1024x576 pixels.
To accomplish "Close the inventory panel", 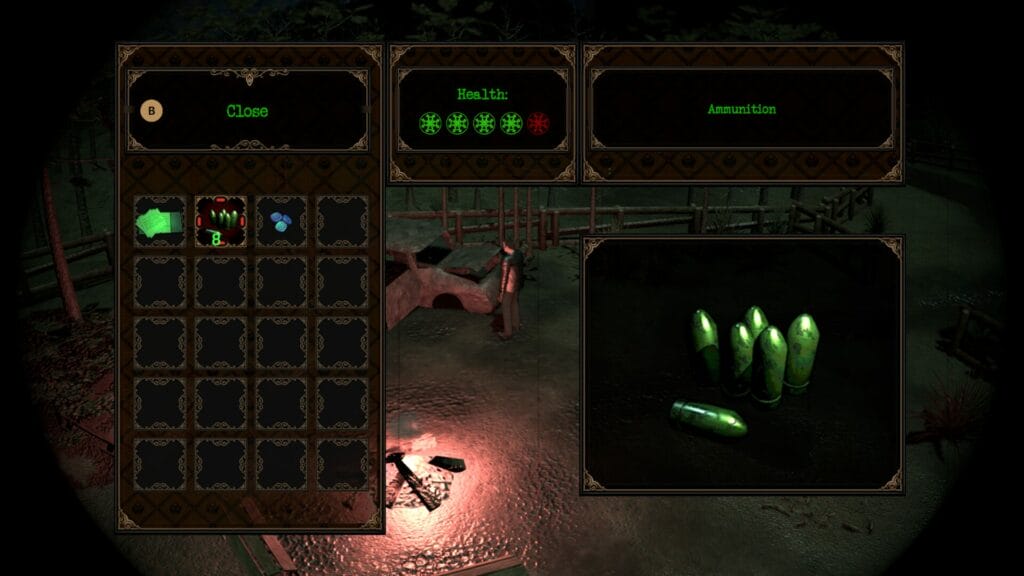I will tap(246, 111).
